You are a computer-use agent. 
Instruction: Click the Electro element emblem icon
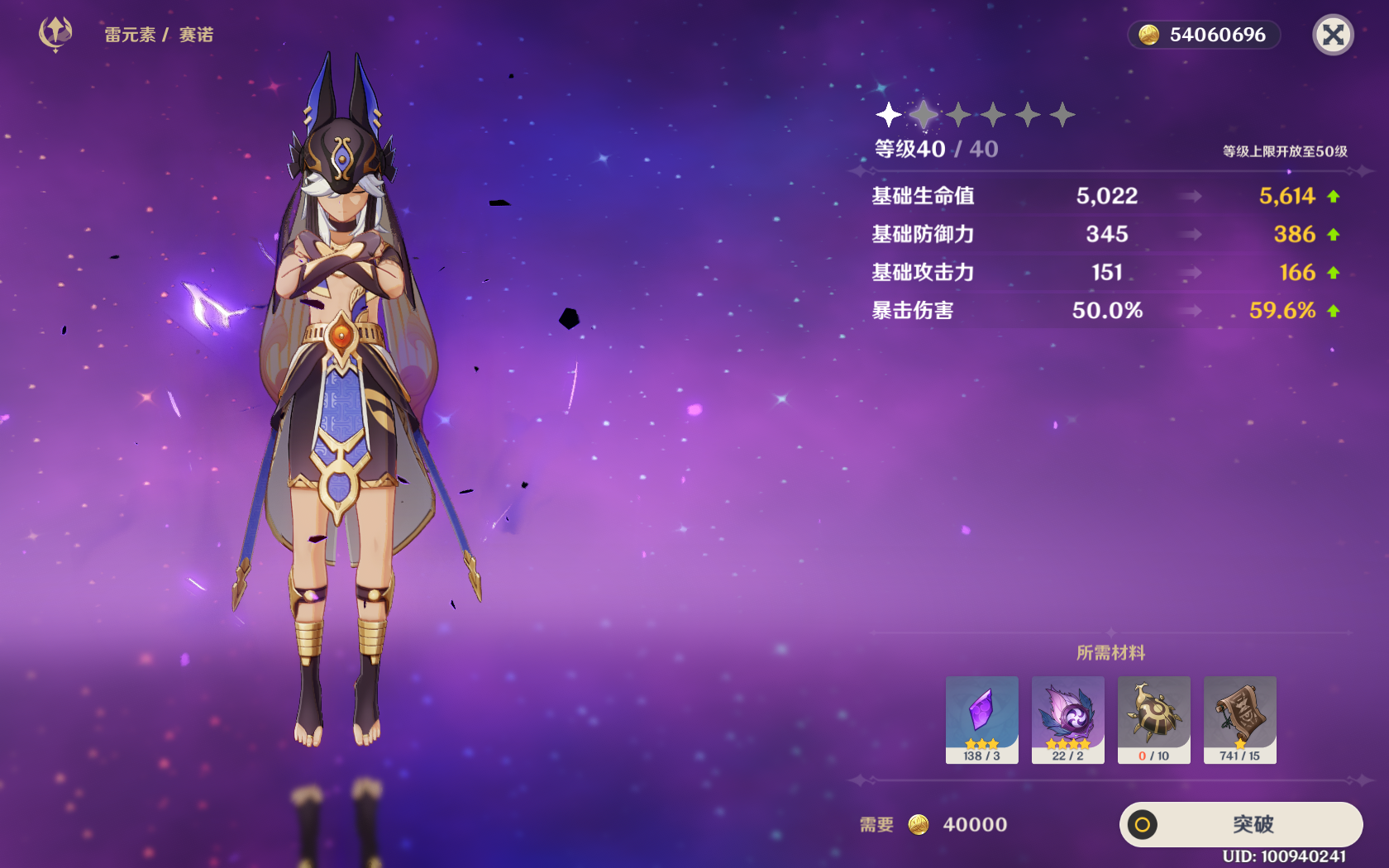point(55,34)
